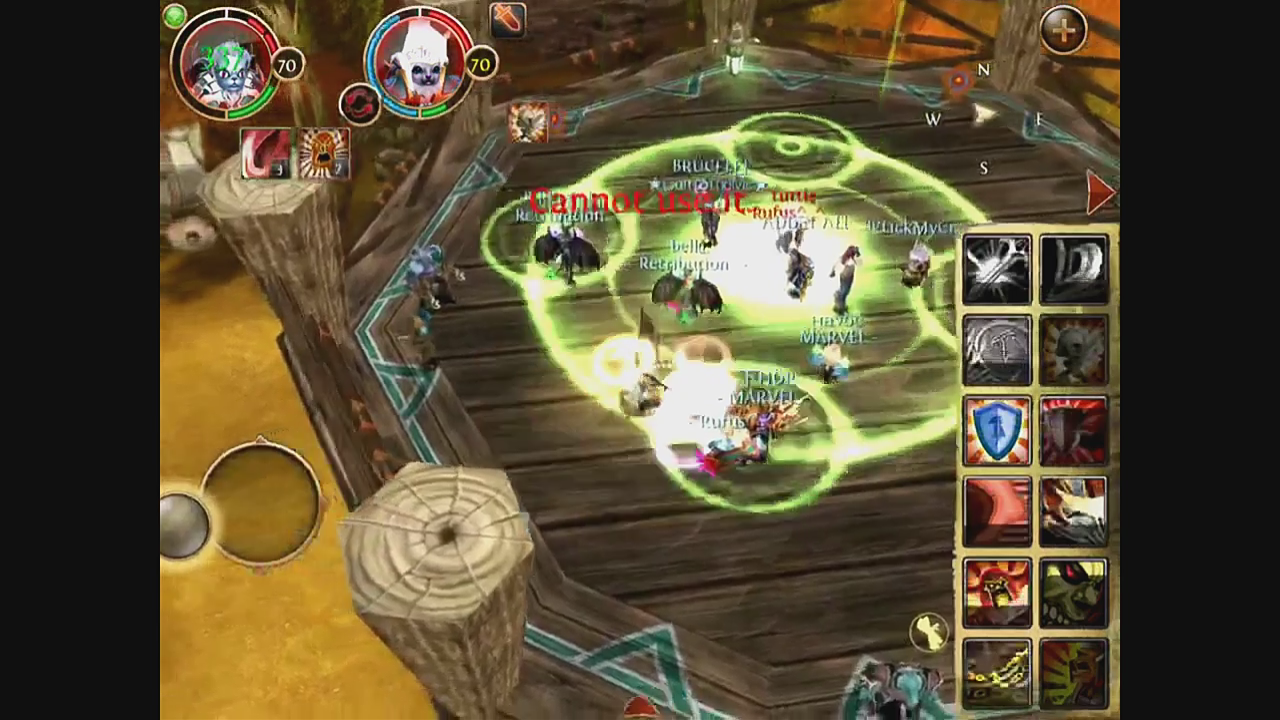Click the red swap-target arrows icon
Screen dimensions: 1280x720
pos(359,103)
